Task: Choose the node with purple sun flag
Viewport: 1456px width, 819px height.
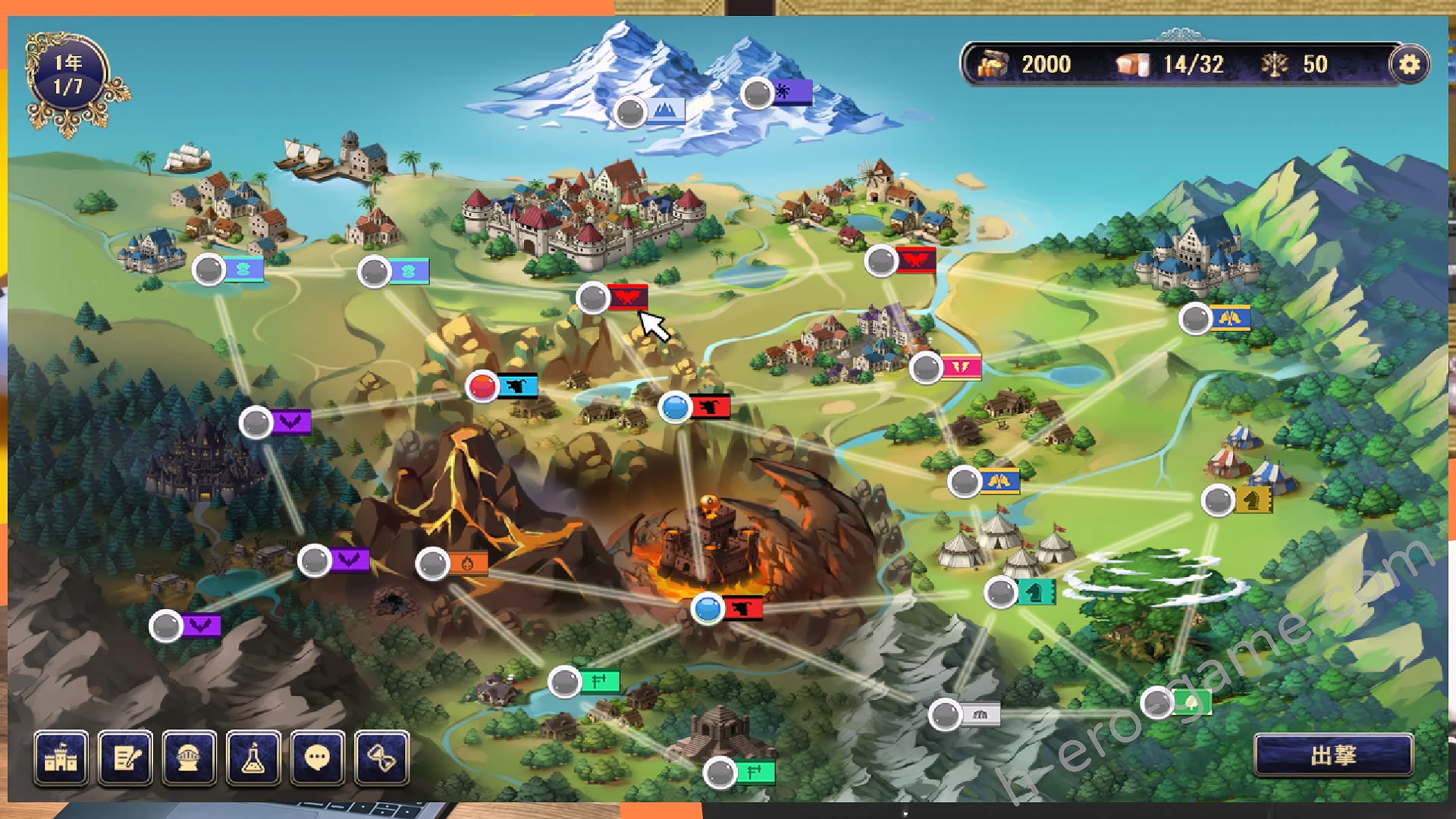Action: pyautogui.click(x=757, y=93)
